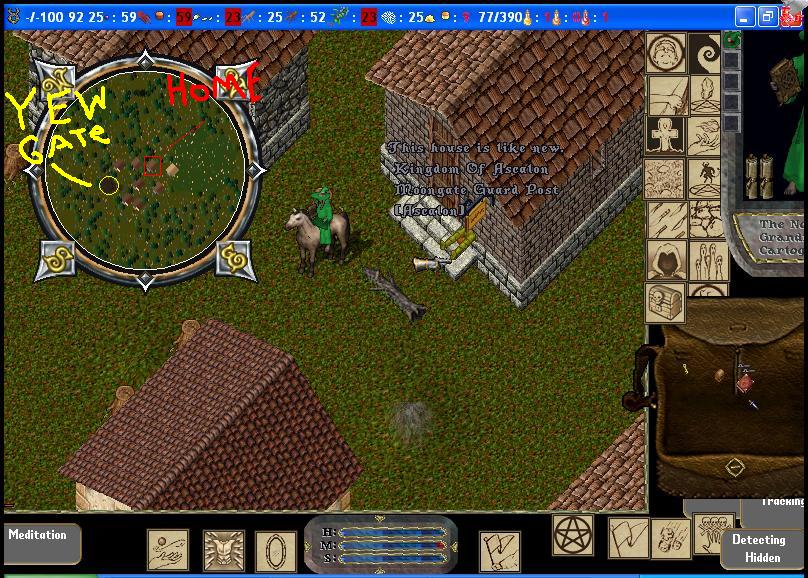Click the blue dagger in the backpack
This screenshot has height=578, width=808.
pyautogui.click(x=751, y=403)
